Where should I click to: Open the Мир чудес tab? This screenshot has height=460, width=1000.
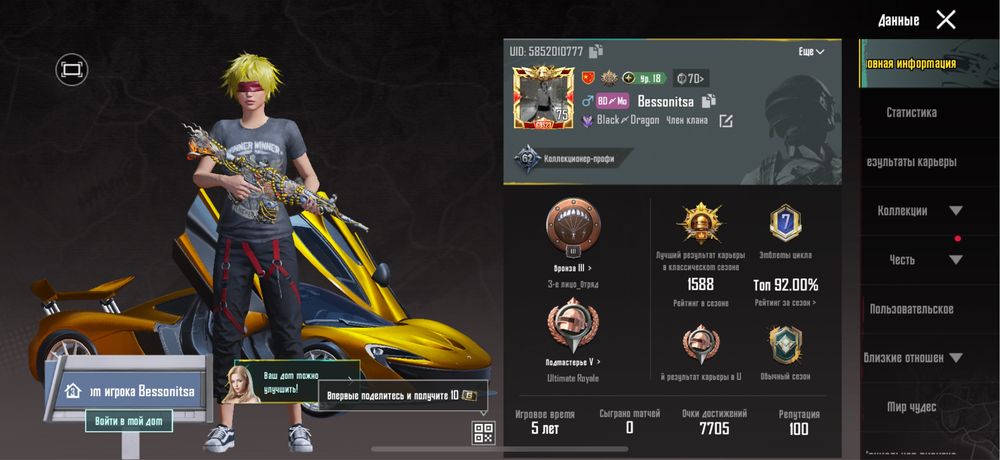coord(911,407)
